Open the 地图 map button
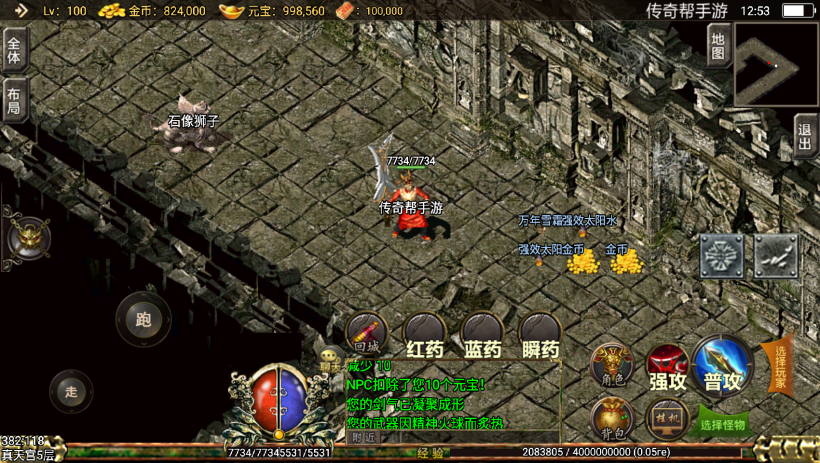The image size is (820, 463). (x=718, y=46)
